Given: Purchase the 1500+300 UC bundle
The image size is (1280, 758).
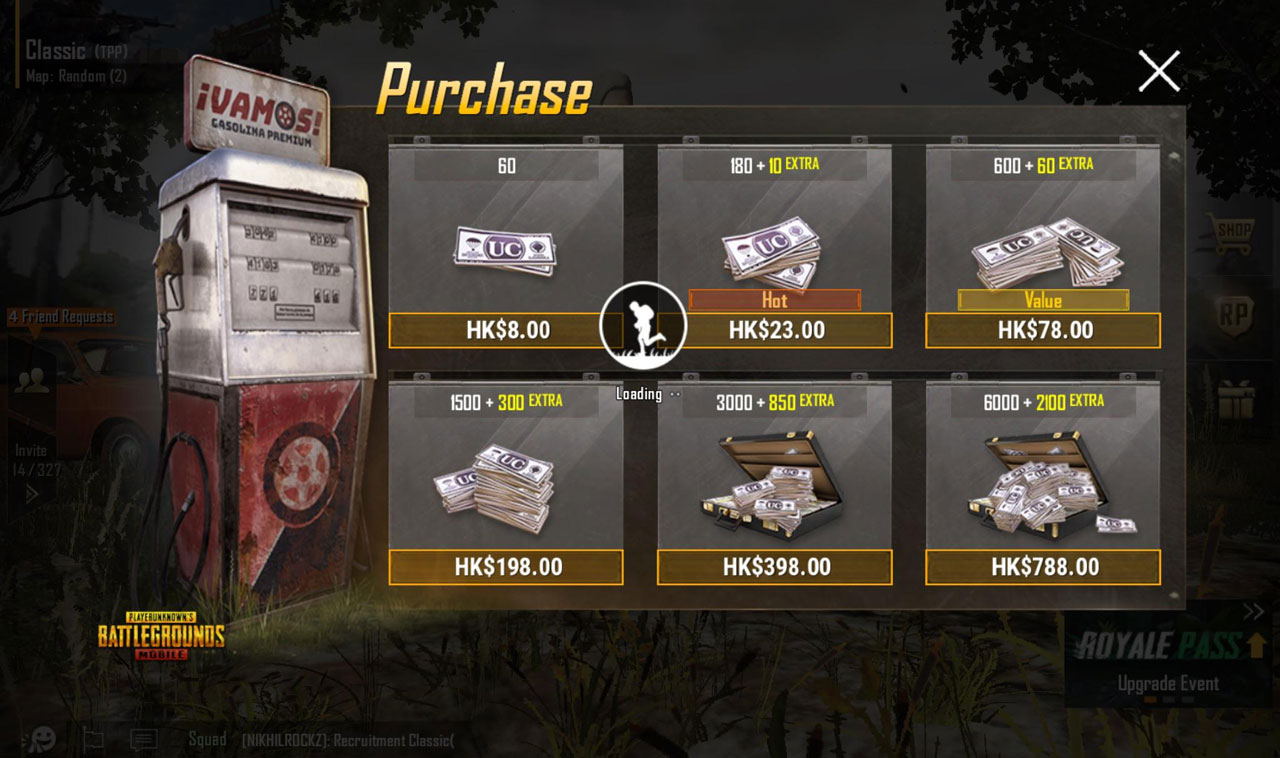Looking at the screenshot, I should click(506, 567).
